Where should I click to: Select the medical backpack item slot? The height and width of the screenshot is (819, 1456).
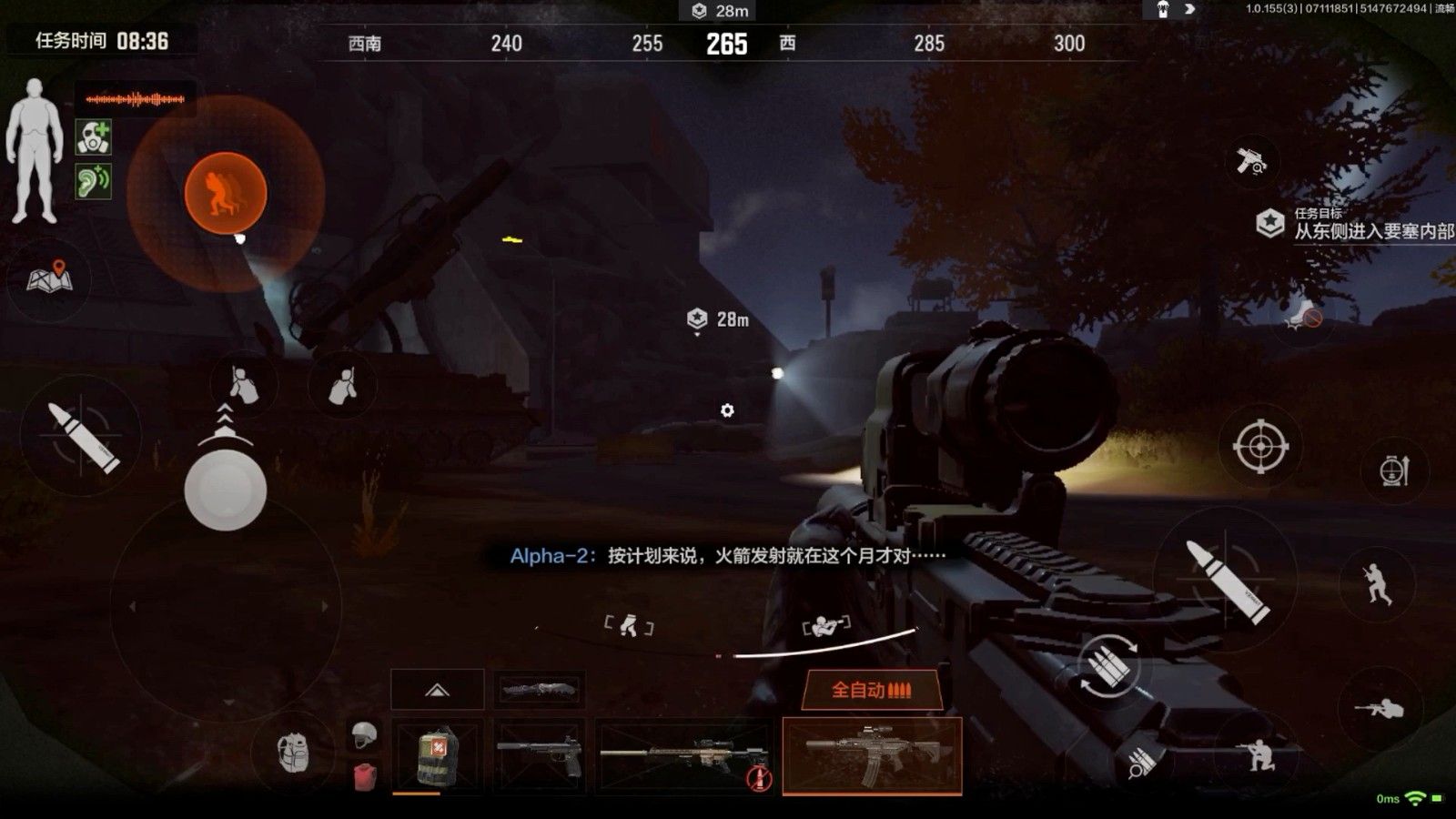click(437, 755)
